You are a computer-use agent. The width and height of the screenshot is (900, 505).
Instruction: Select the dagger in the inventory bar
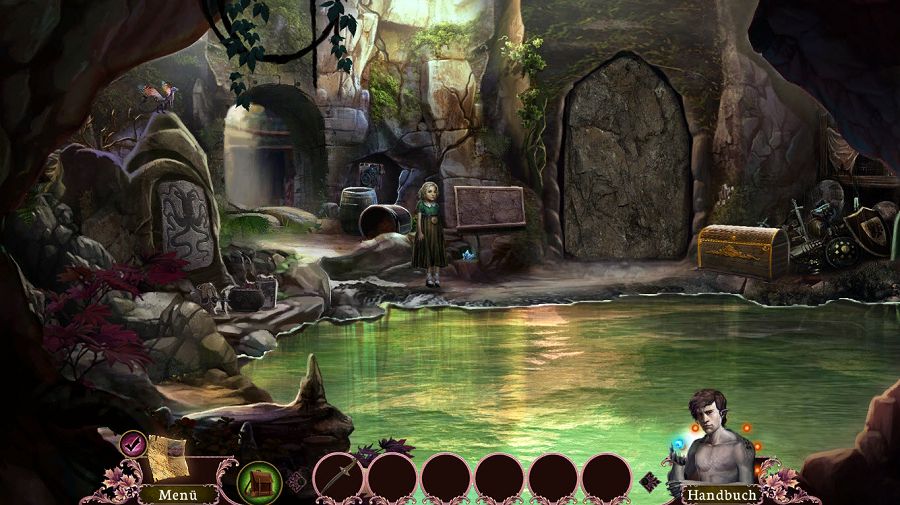click(338, 476)
